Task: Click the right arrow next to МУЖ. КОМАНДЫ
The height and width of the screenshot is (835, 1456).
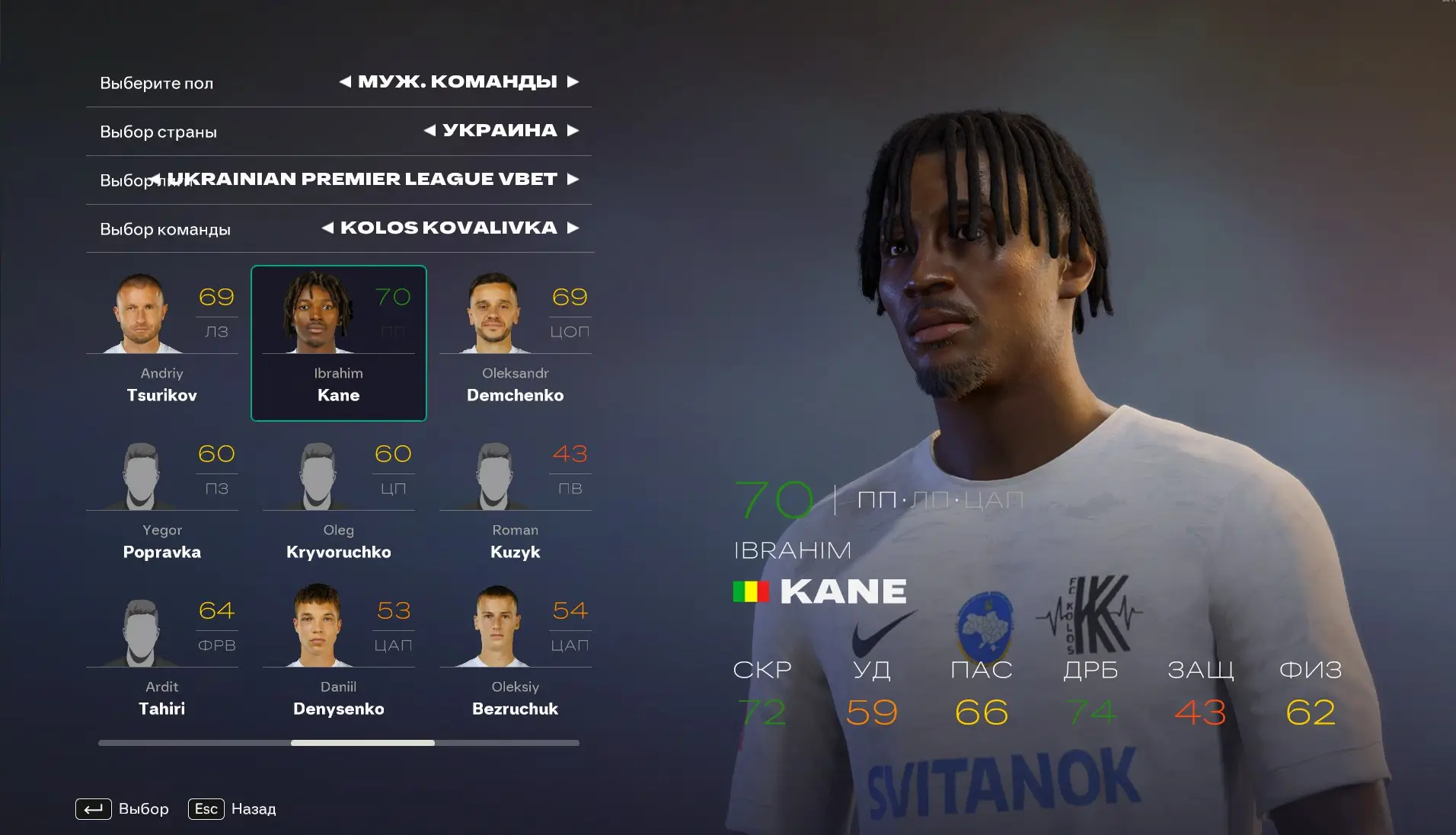Action: pos(573,81)
